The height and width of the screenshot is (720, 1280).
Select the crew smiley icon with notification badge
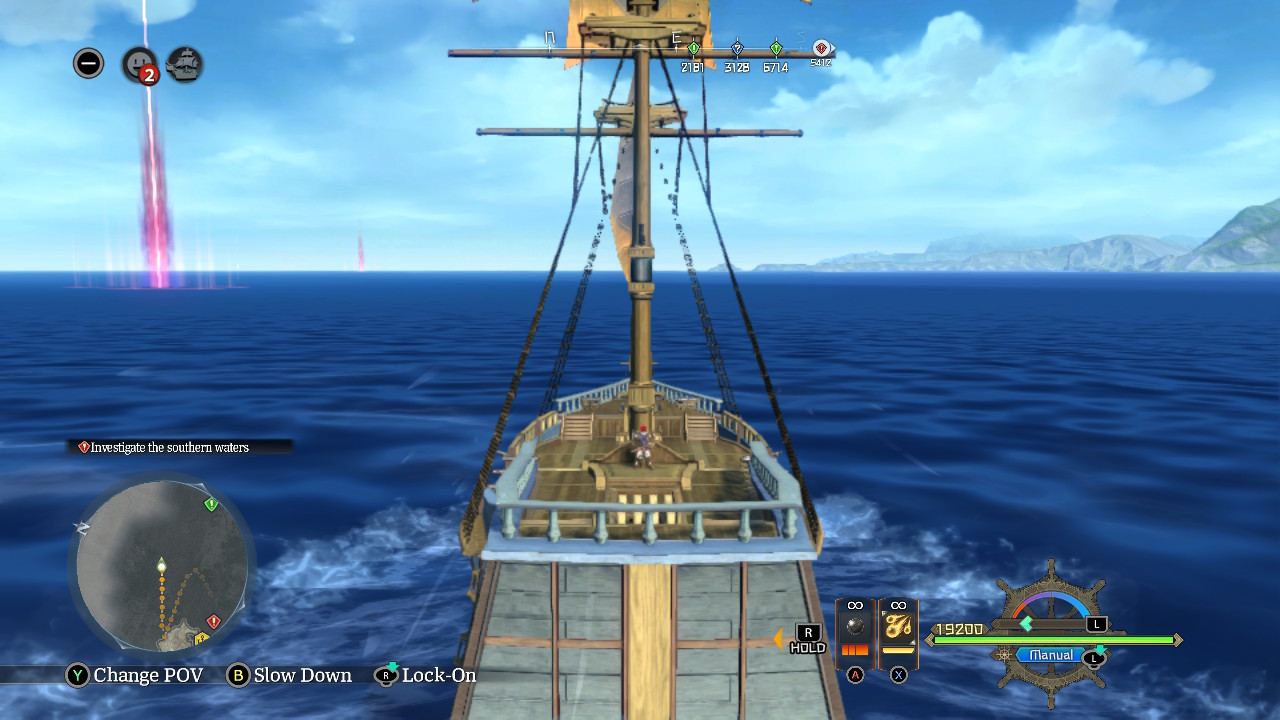(x=136, y=63)
